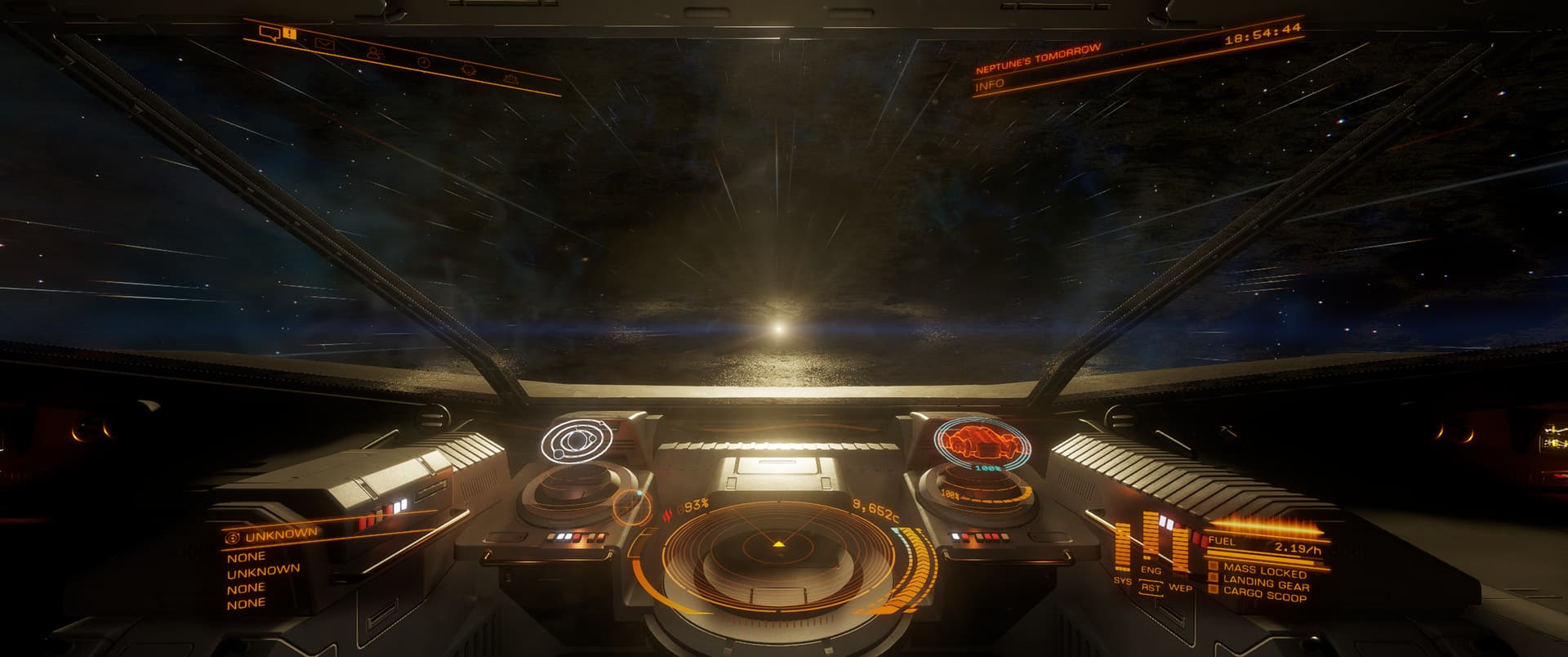Select the red ship status hologram
This screenshot has height=657, width=1568.
[972, 442]
